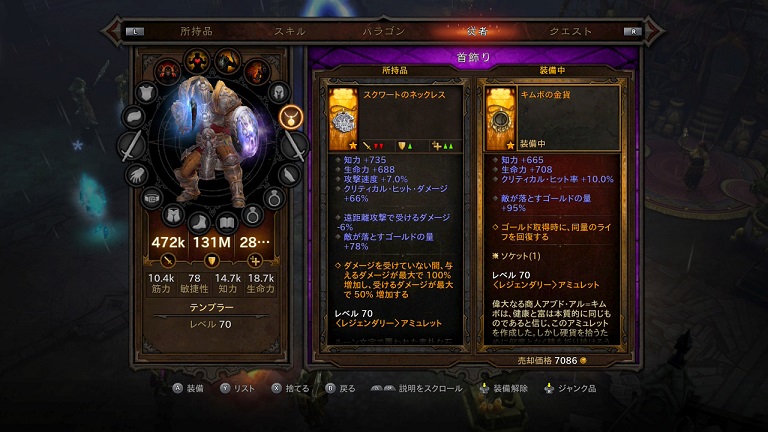
Task: Select the equipped キムボの金貨 item icon
Action: (502, 116)
